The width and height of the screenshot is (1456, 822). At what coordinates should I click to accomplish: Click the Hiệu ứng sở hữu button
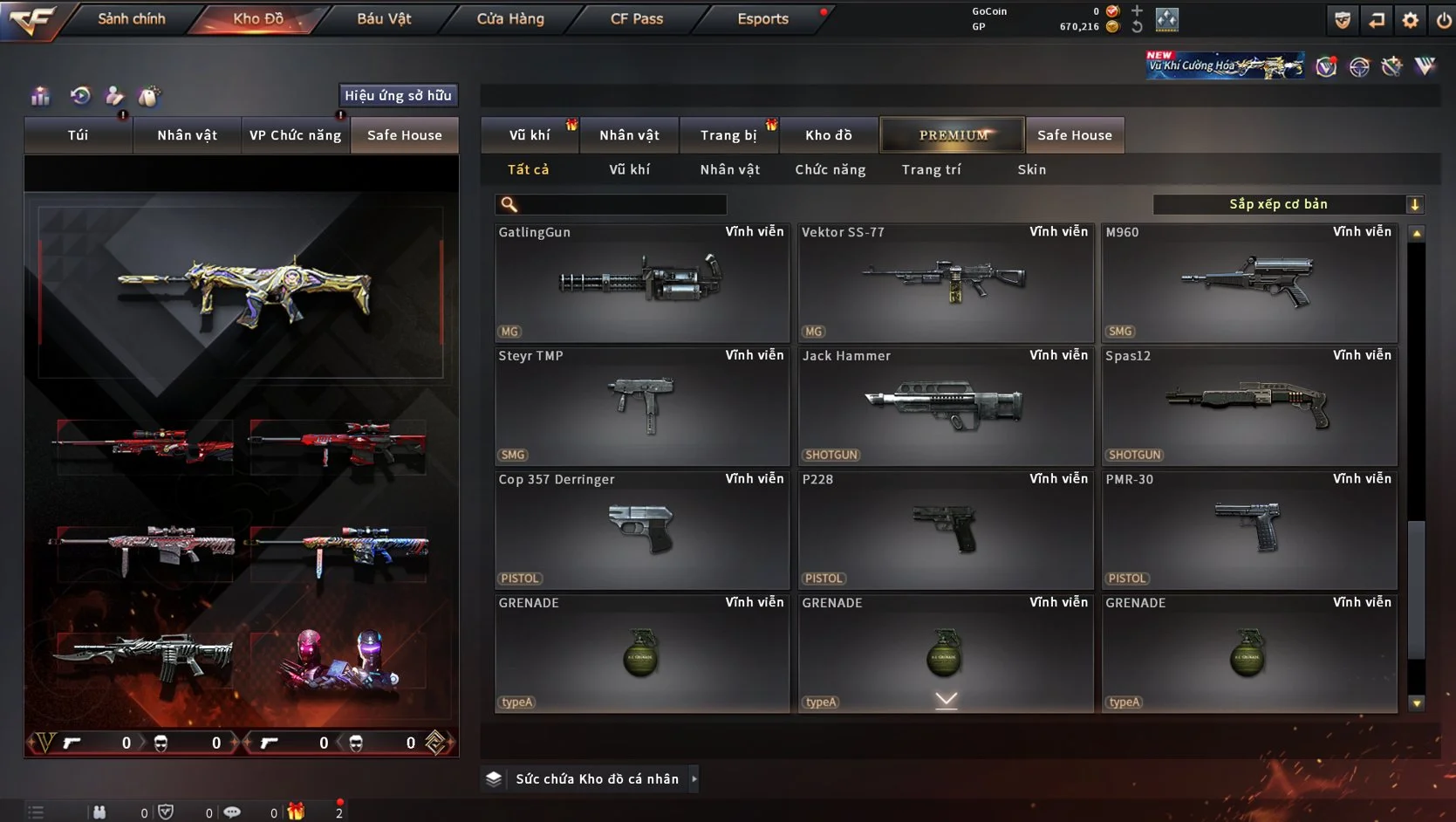pyautogui.click(x=398, y=95)
